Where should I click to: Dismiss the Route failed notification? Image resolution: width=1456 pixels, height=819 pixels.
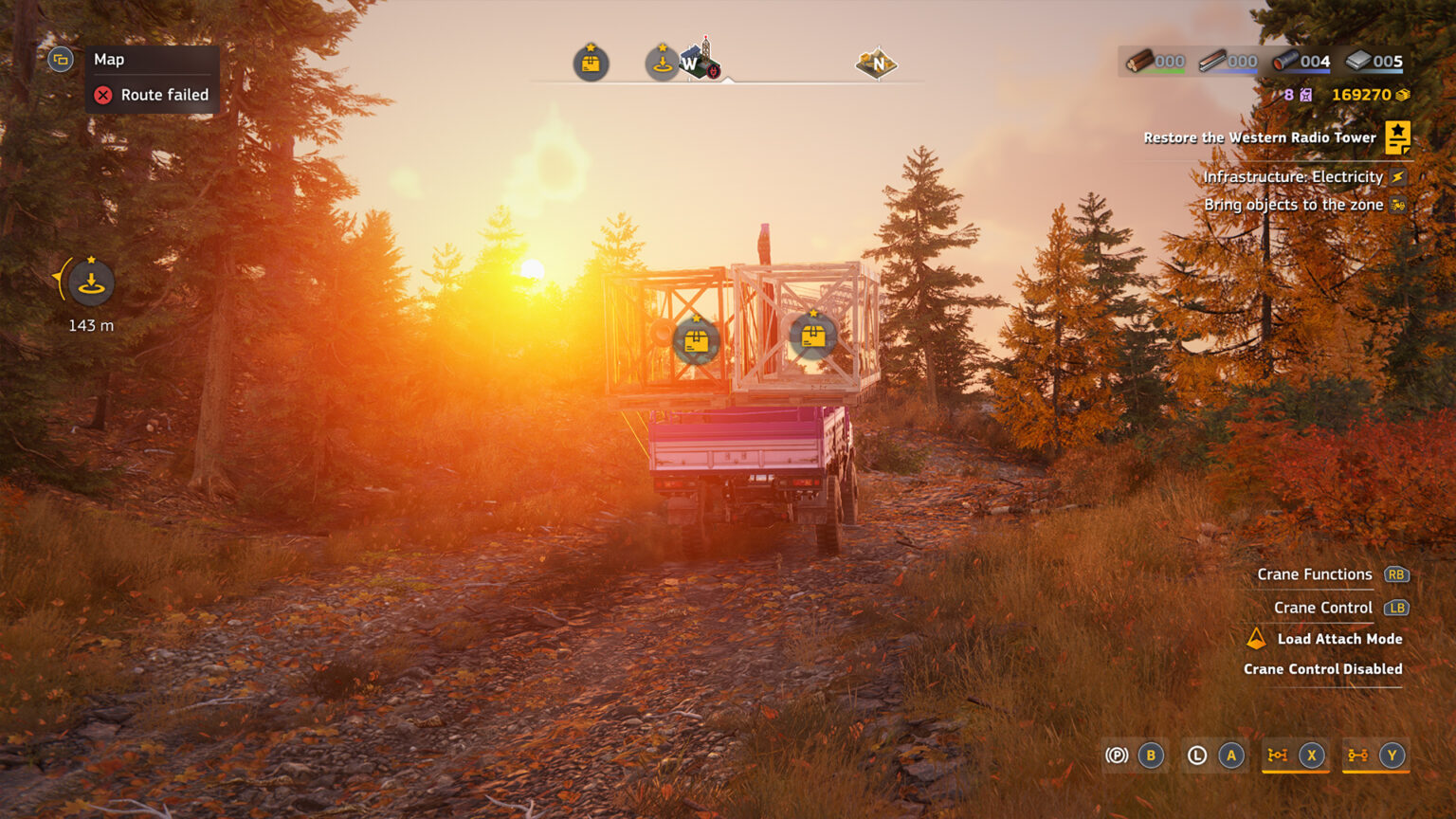[x=102, y=95]
